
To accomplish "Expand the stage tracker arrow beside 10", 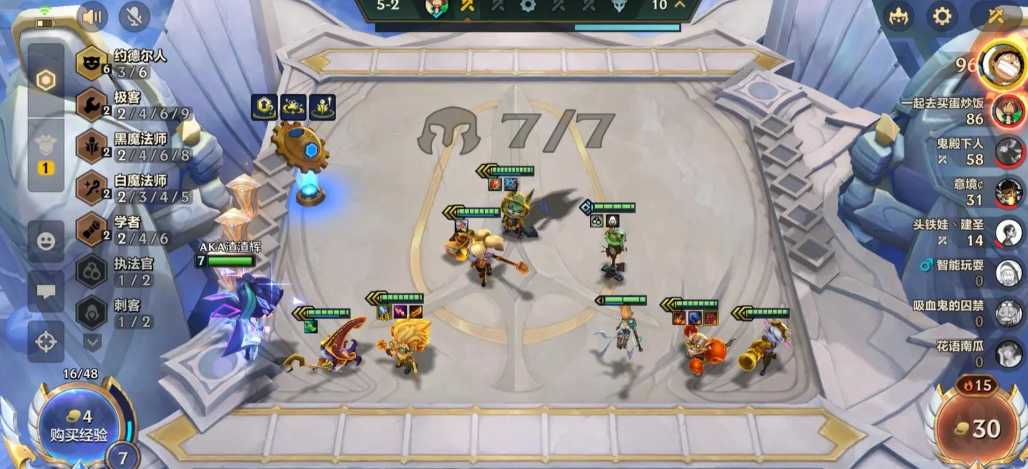I will [681, 6].
